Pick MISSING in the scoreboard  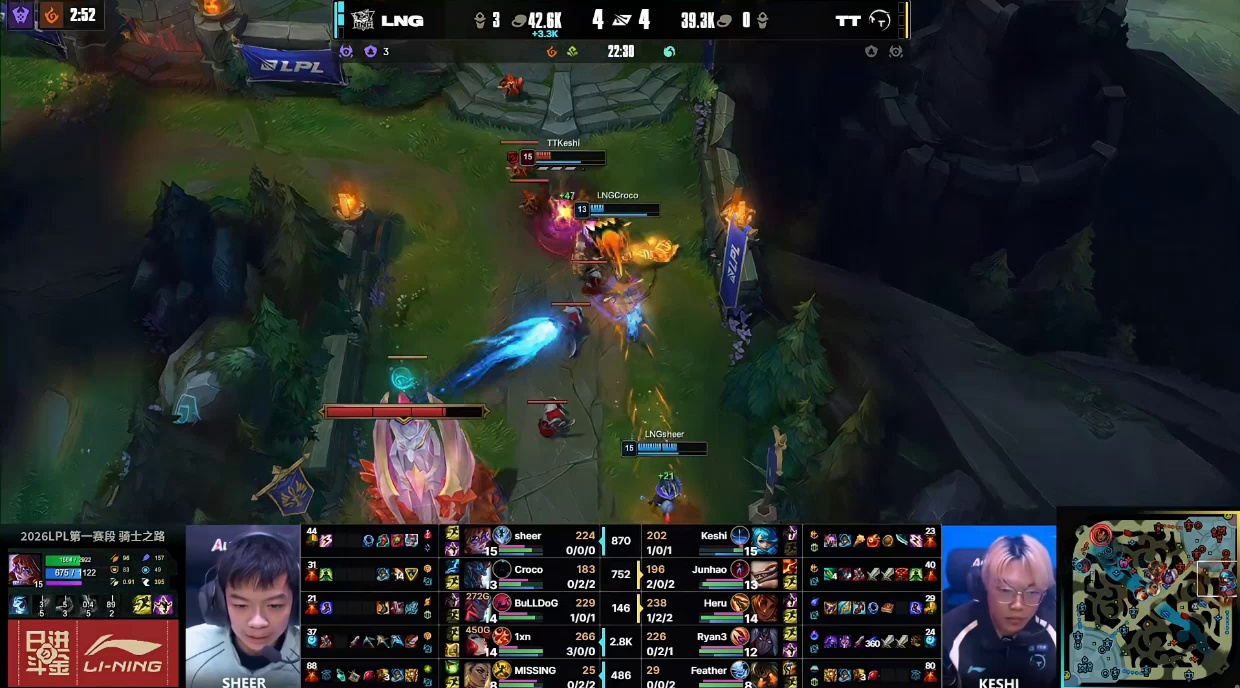[x=534, y=670]
